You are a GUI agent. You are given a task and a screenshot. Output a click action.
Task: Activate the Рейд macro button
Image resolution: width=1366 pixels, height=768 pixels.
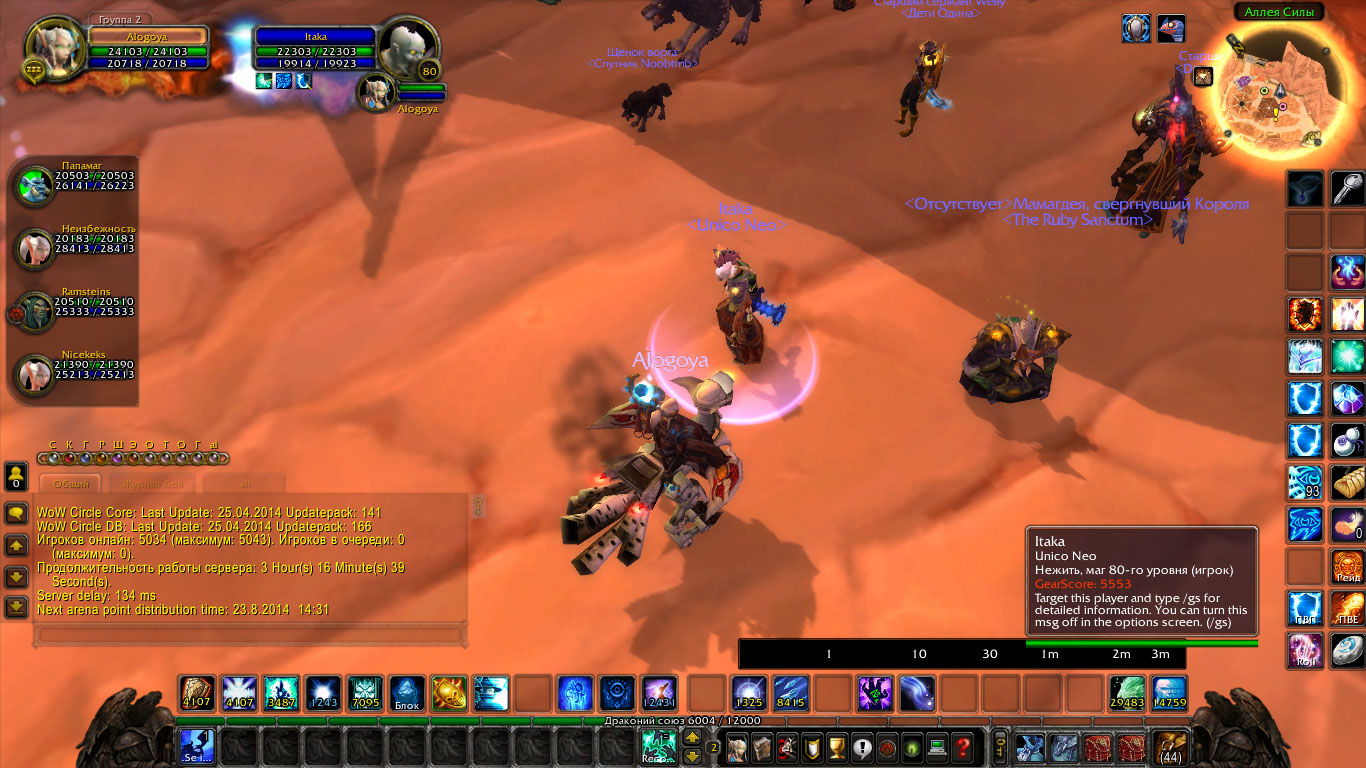tap(1347, 567)
